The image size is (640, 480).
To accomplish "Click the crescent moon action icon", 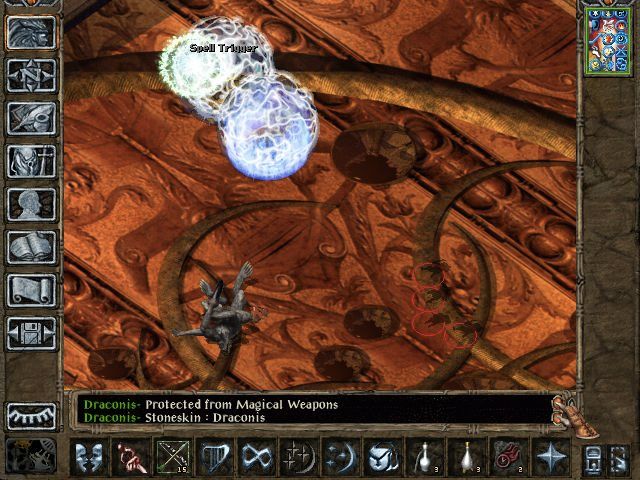I will (x=341, y=459).
